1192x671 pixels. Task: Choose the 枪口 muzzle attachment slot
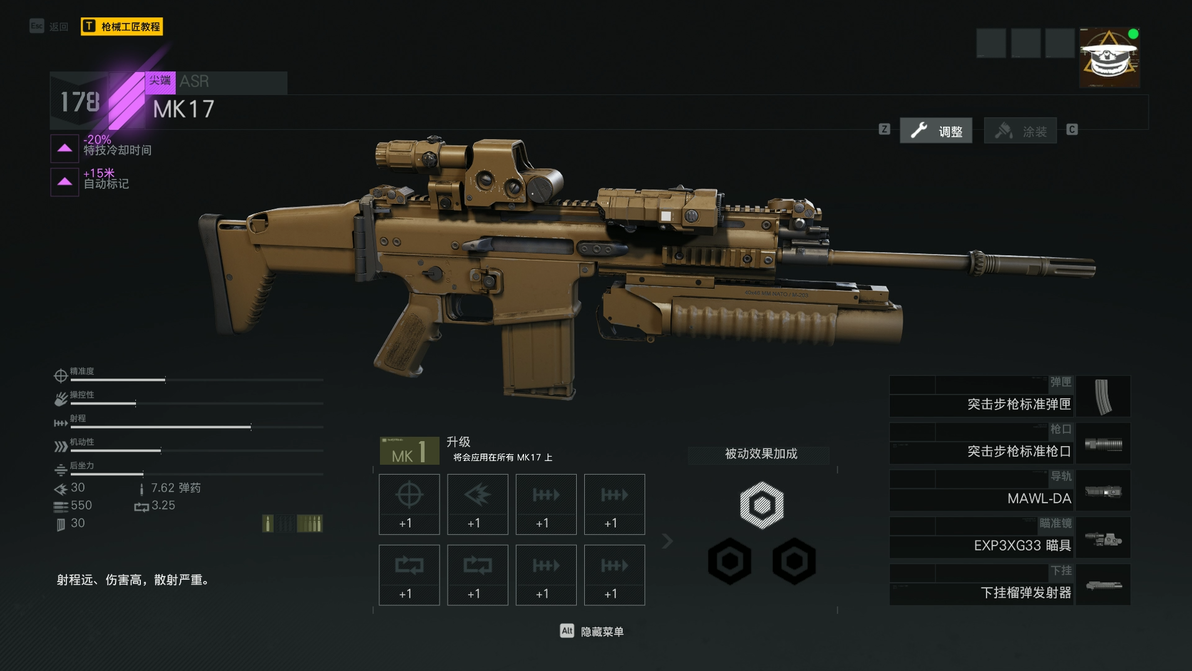pos(1009,443)
